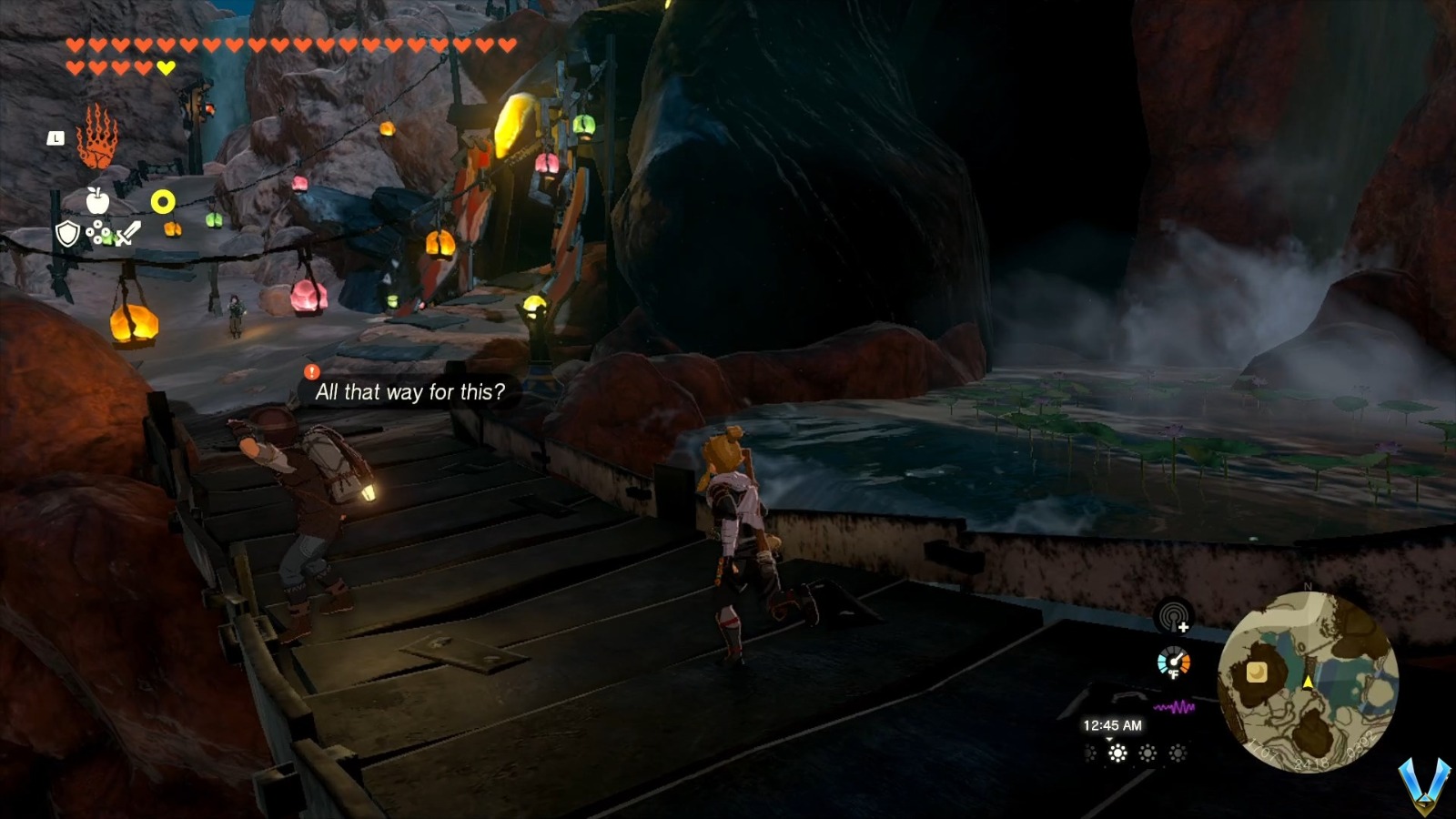Click the seed ammo icon beside the shield
Image resolution: width=1456 pixels, height=819 pixels.
tap(96, 232)
